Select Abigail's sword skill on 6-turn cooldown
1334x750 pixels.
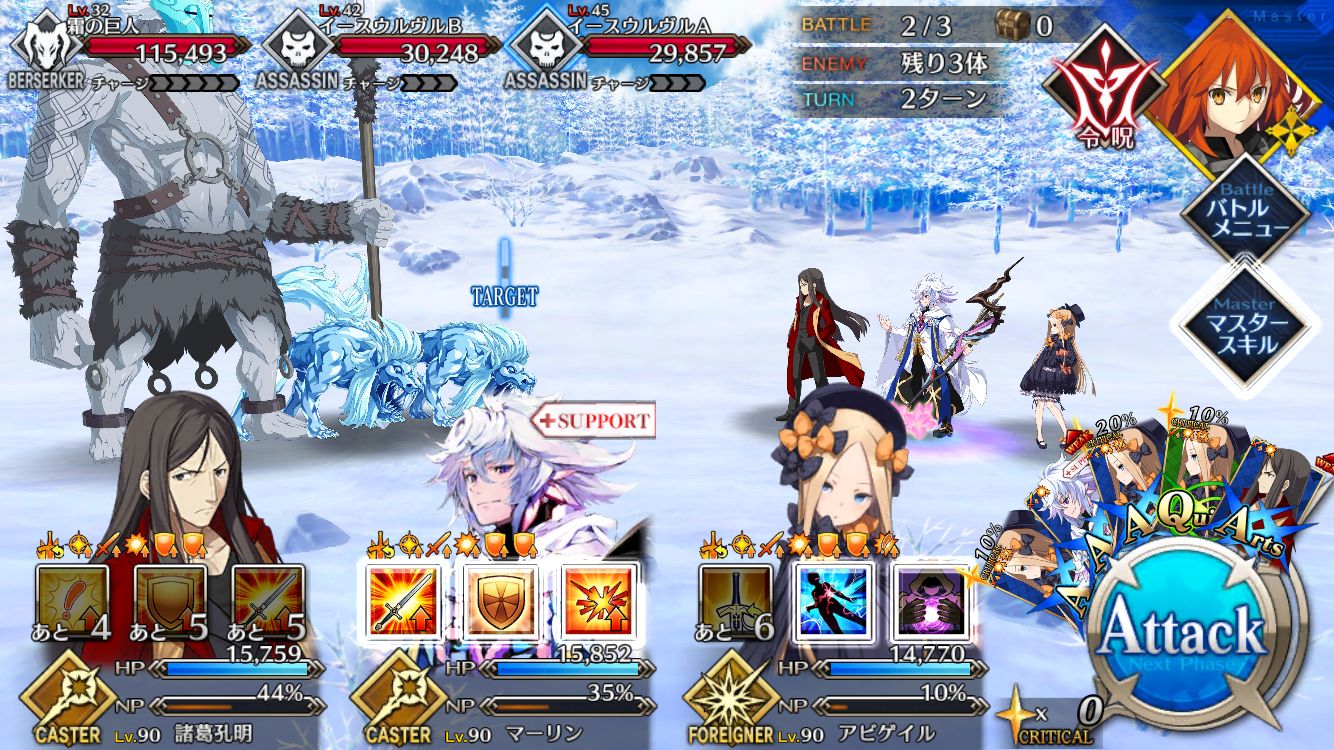(x=736, y=602)
